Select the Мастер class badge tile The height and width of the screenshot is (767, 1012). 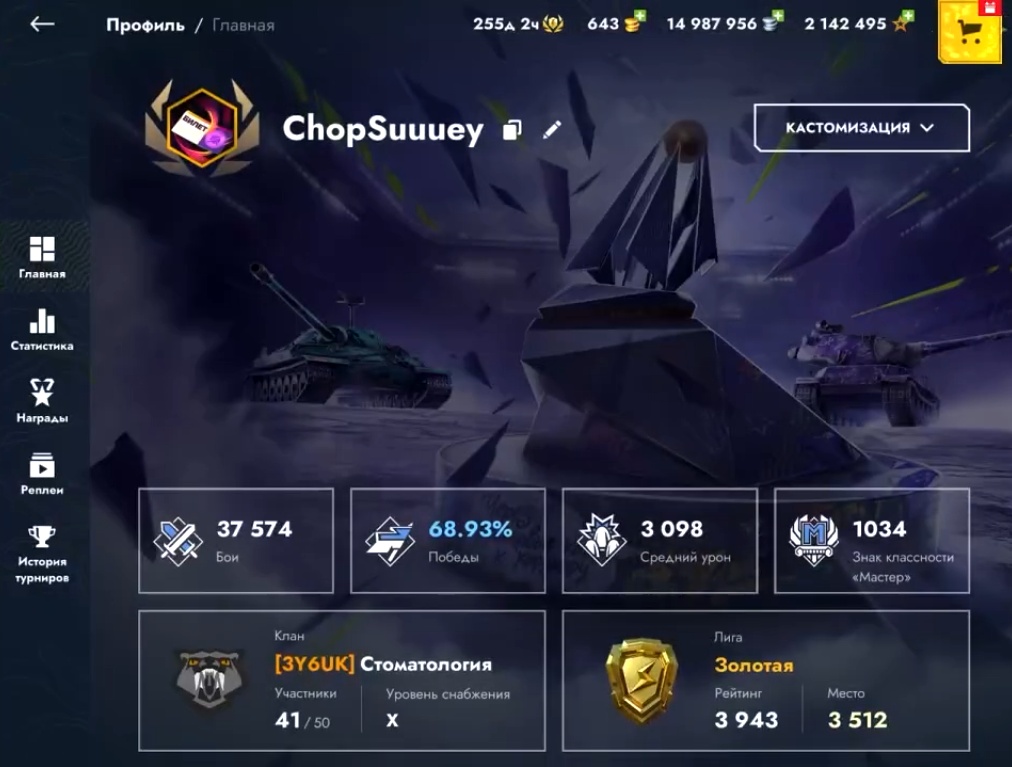pyautogui.click(x=872, y=541)
